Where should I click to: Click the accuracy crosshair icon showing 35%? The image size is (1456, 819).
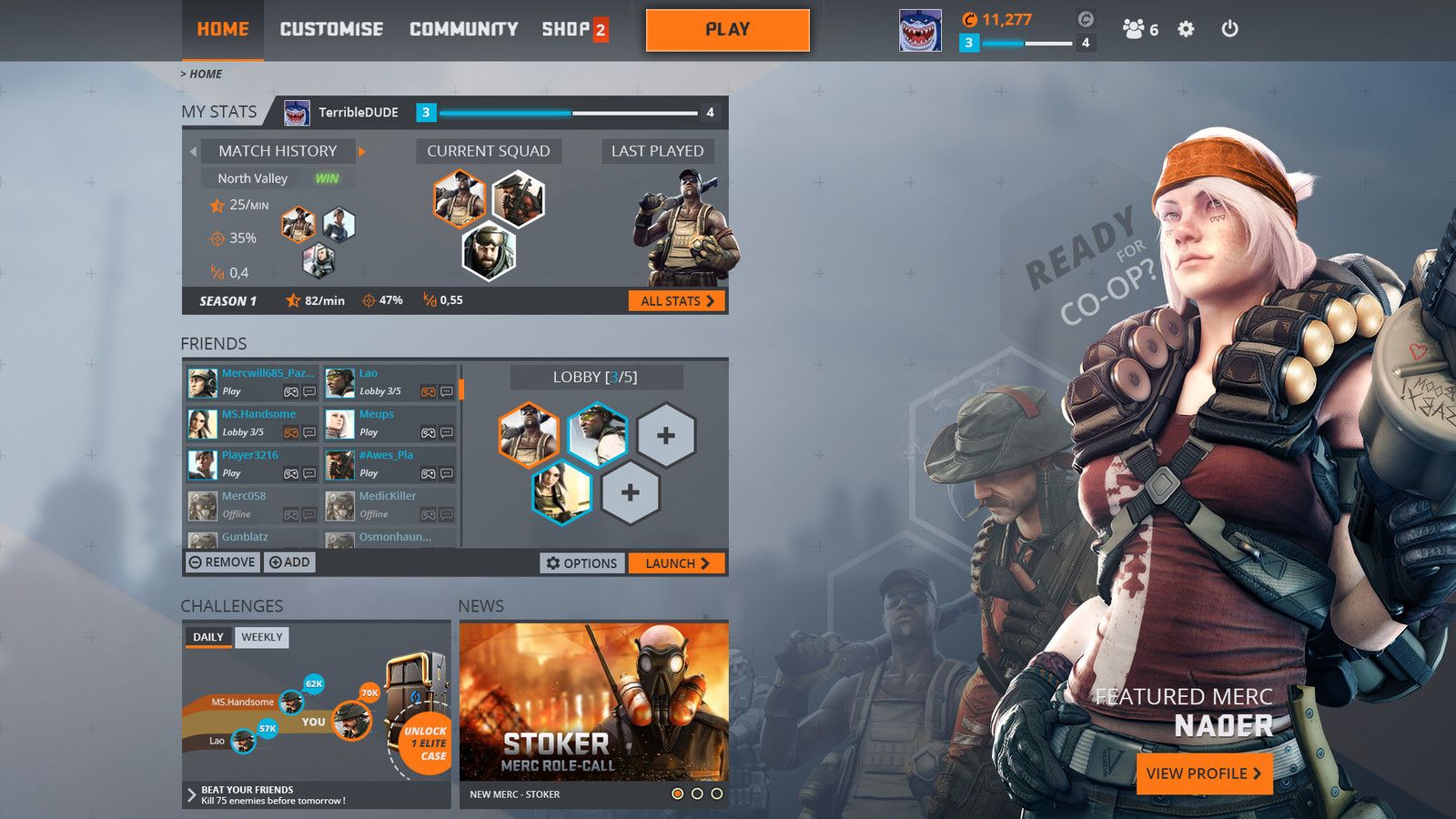tap(216, 238)
